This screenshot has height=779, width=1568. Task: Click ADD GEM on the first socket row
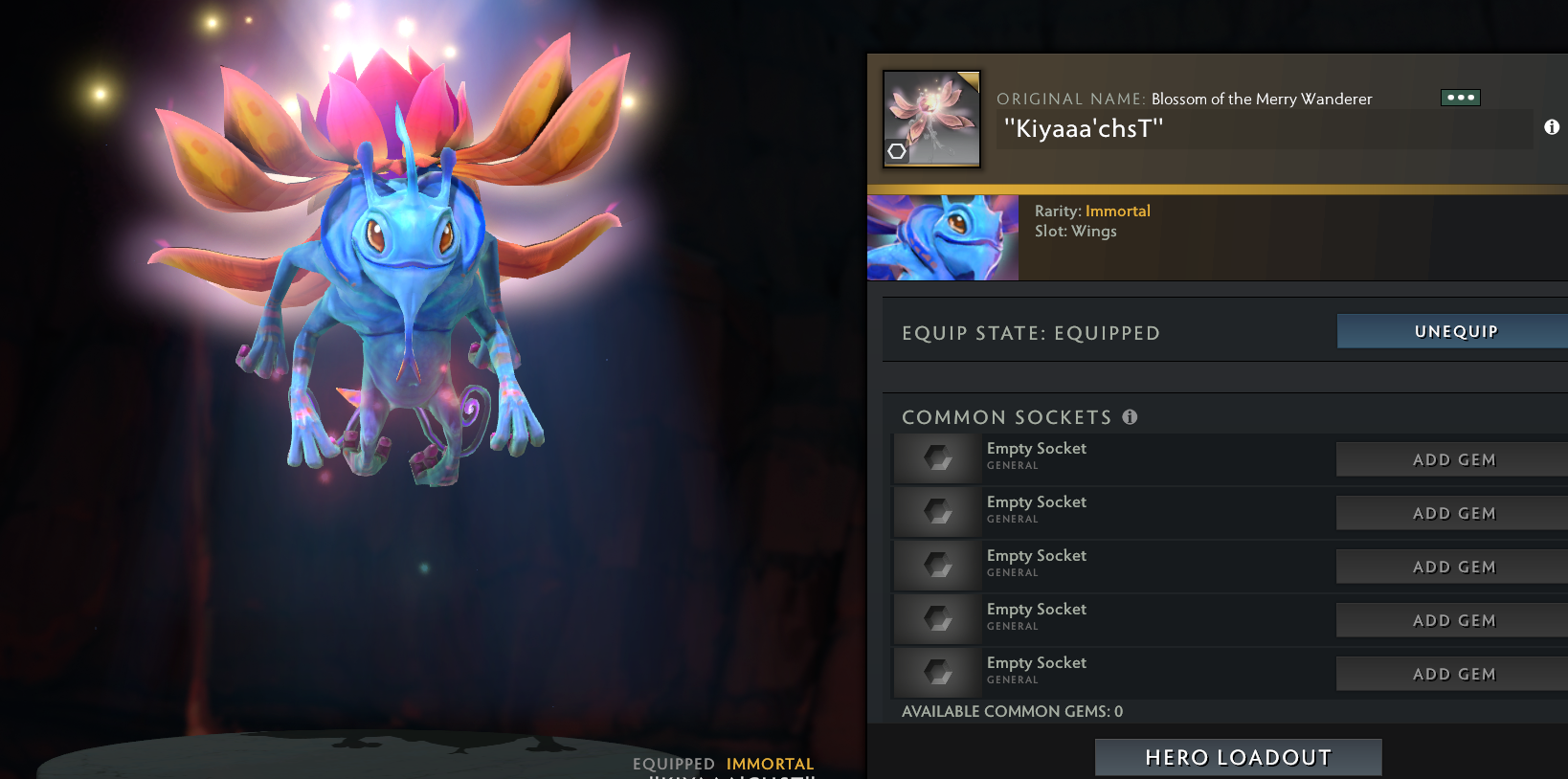1455,459
